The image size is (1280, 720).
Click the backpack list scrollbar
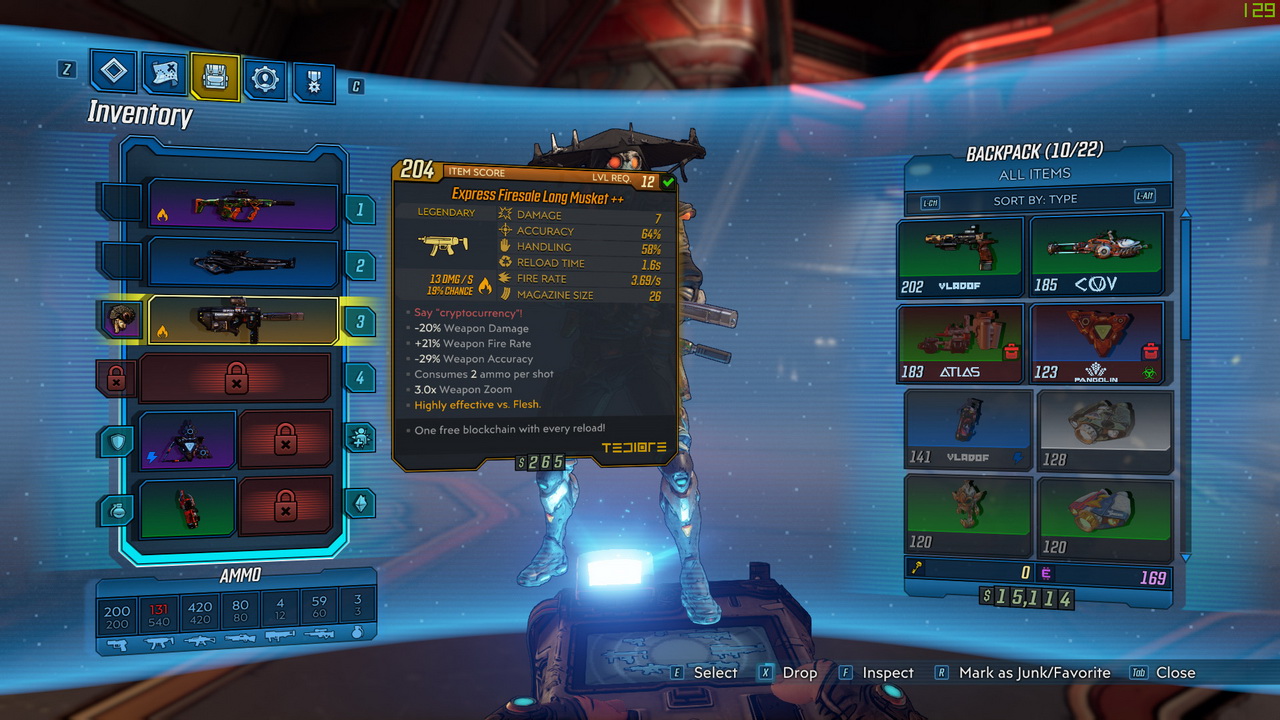click(x=1186, y=280)
